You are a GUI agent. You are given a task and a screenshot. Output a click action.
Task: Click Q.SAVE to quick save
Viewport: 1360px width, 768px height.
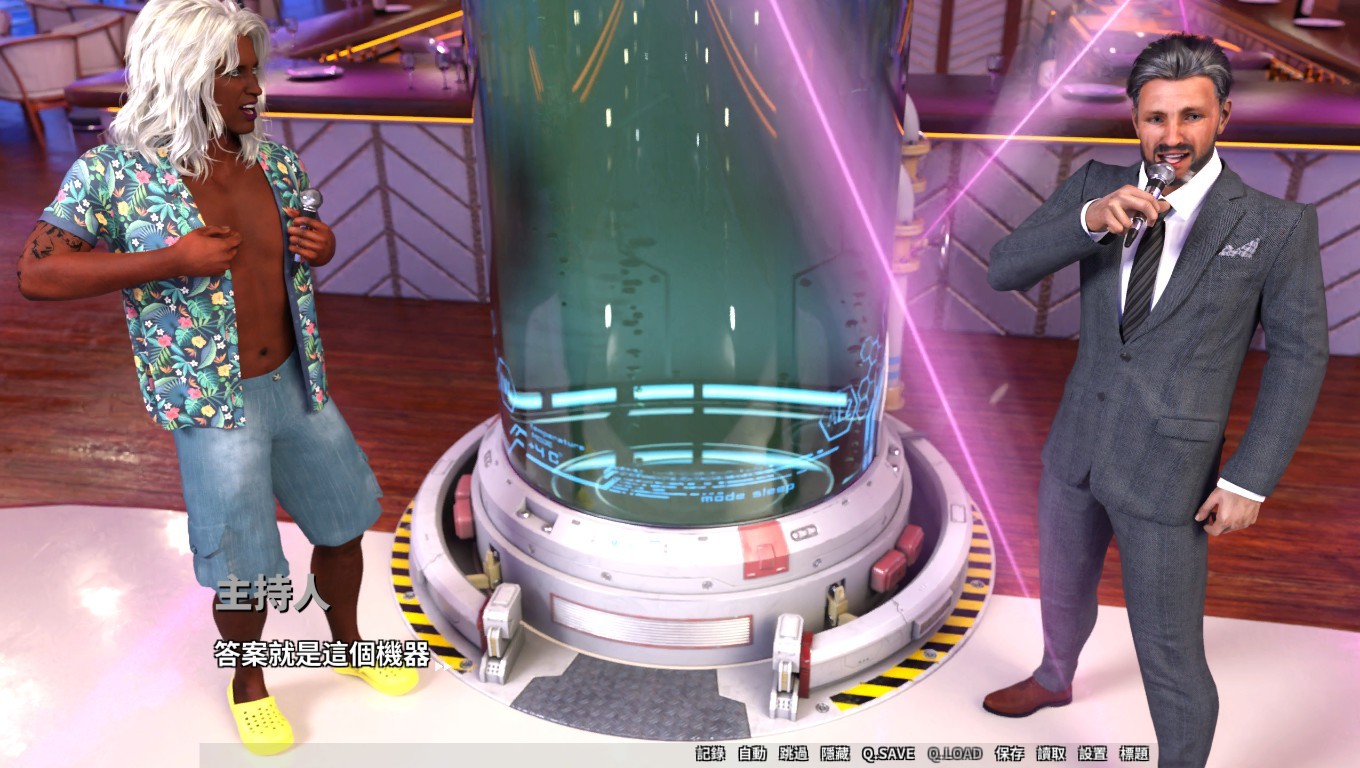[x=888, y=754]
